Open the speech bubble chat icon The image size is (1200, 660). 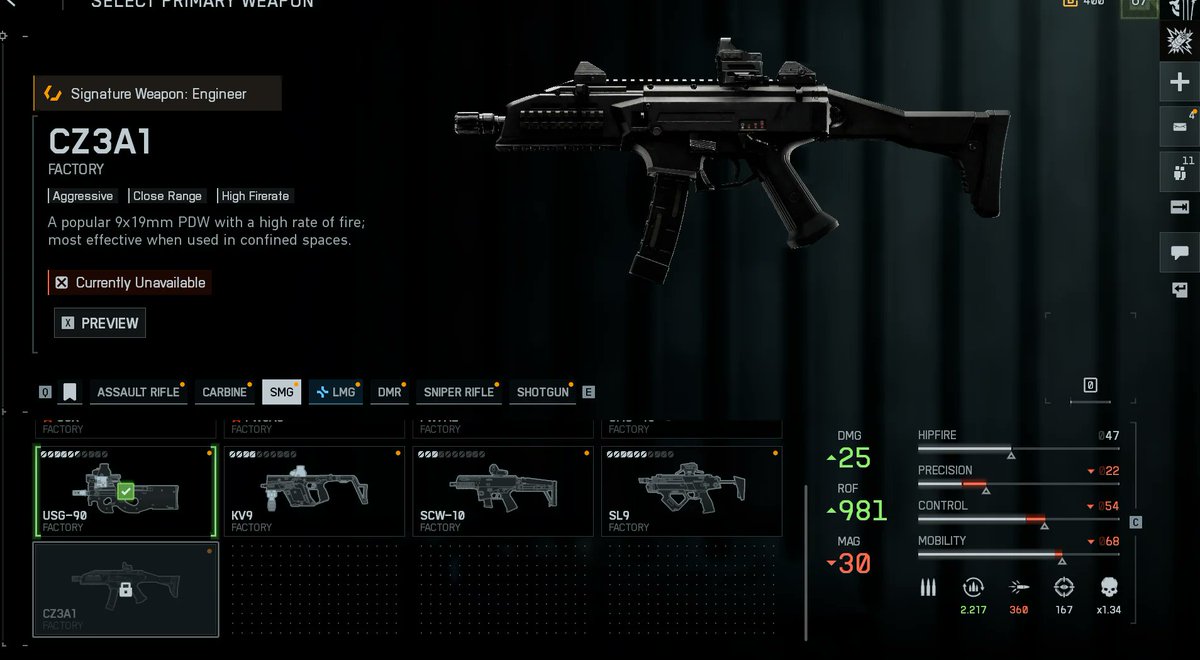[x=1179, y=251]
